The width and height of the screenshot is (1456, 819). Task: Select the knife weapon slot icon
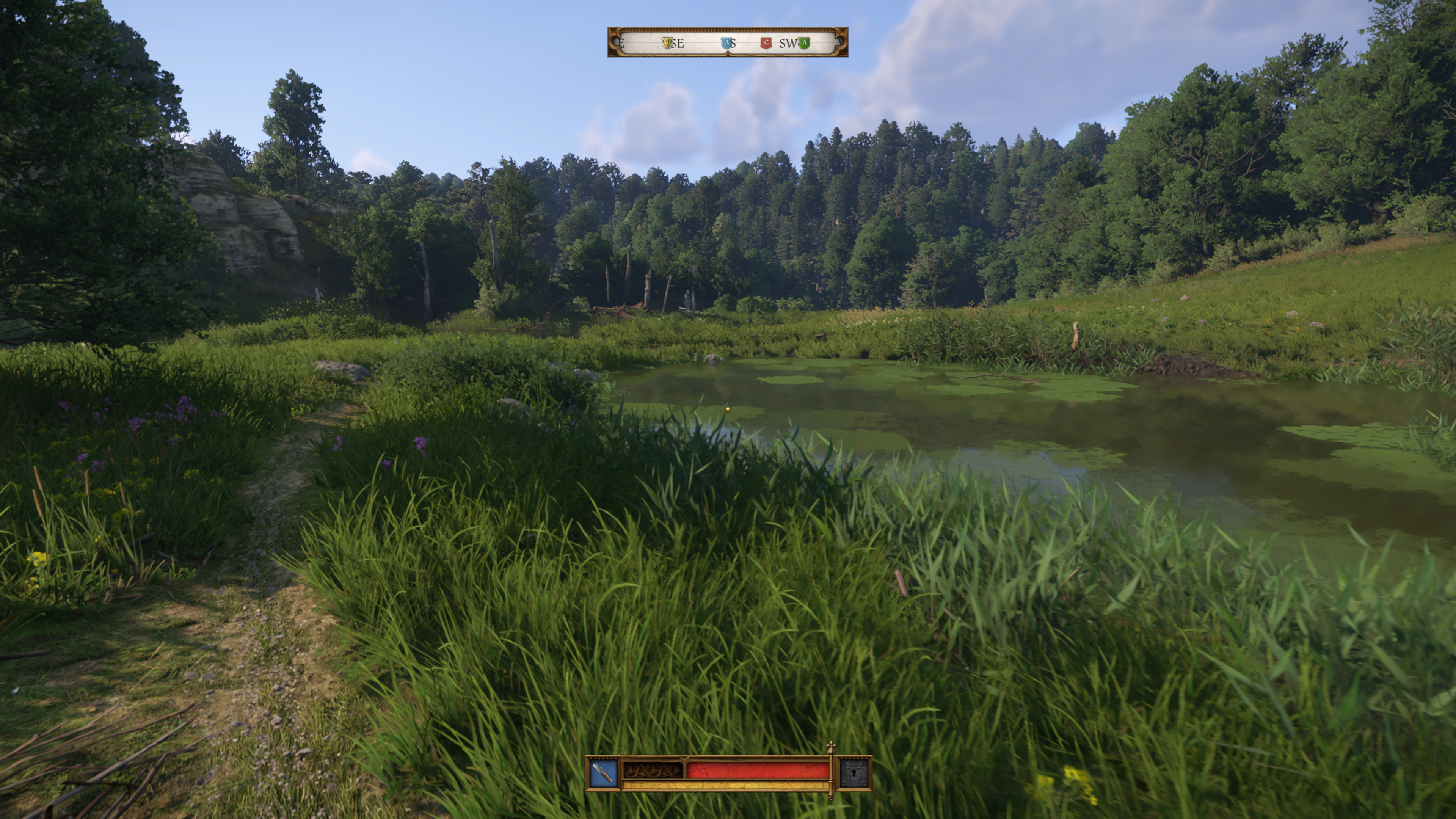click(x=603, y=773)
